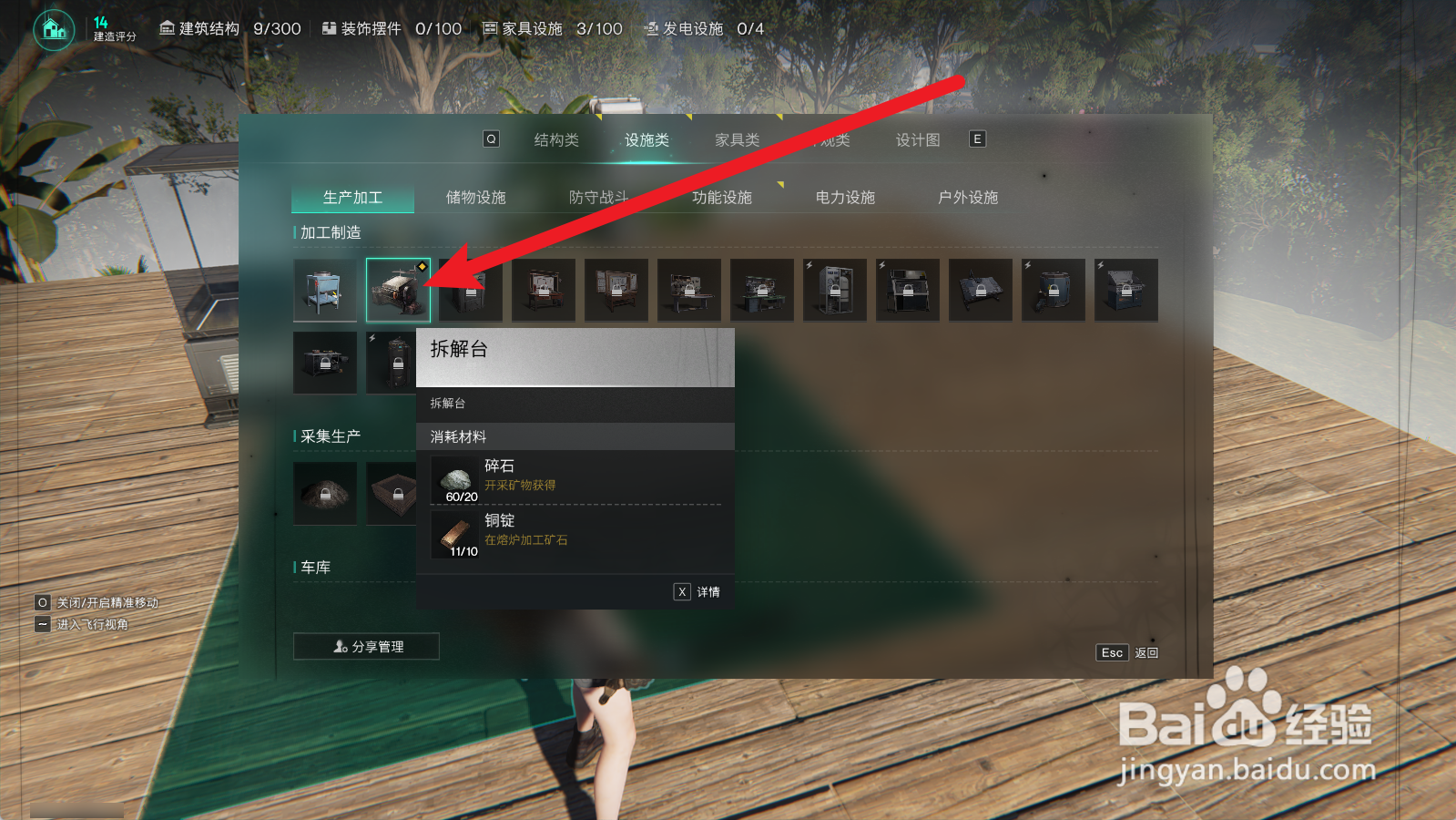Click the 分享管理 button
Viewport: 1456px width, 820px height.
pos(365,646)
